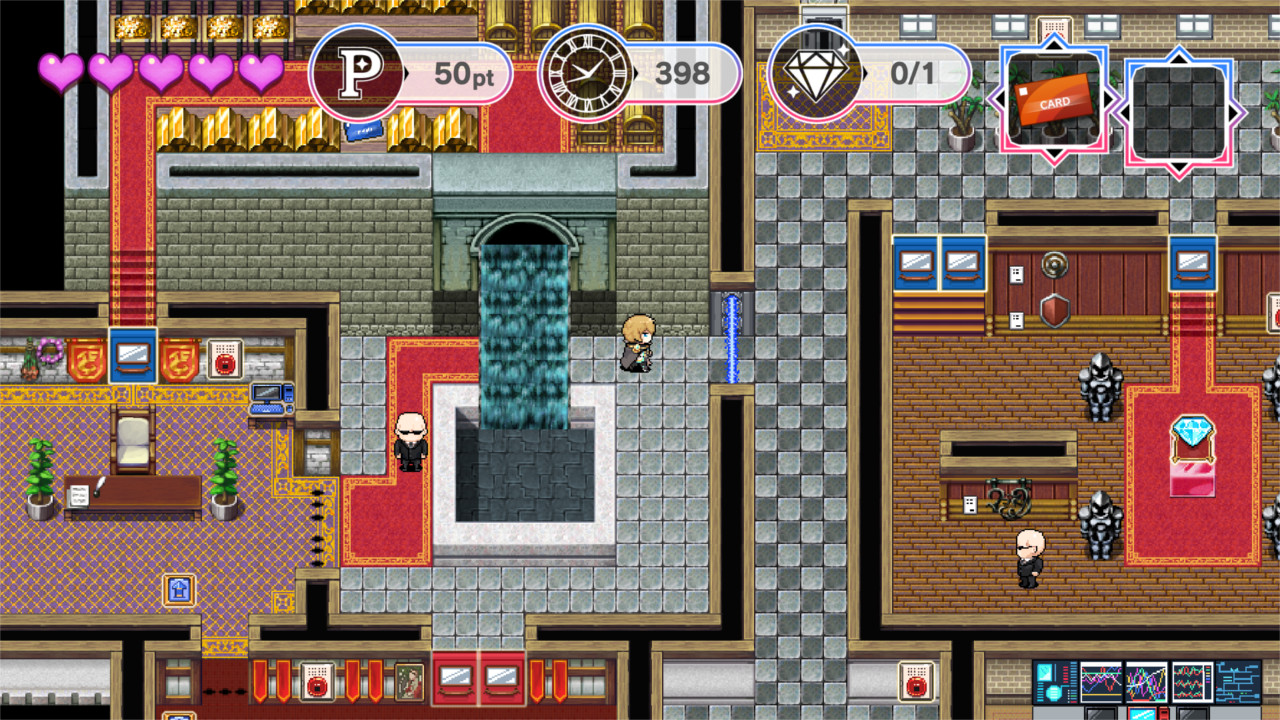Click the diamond counter icon
Screen dimensions: 1280x720
[817, 71]
